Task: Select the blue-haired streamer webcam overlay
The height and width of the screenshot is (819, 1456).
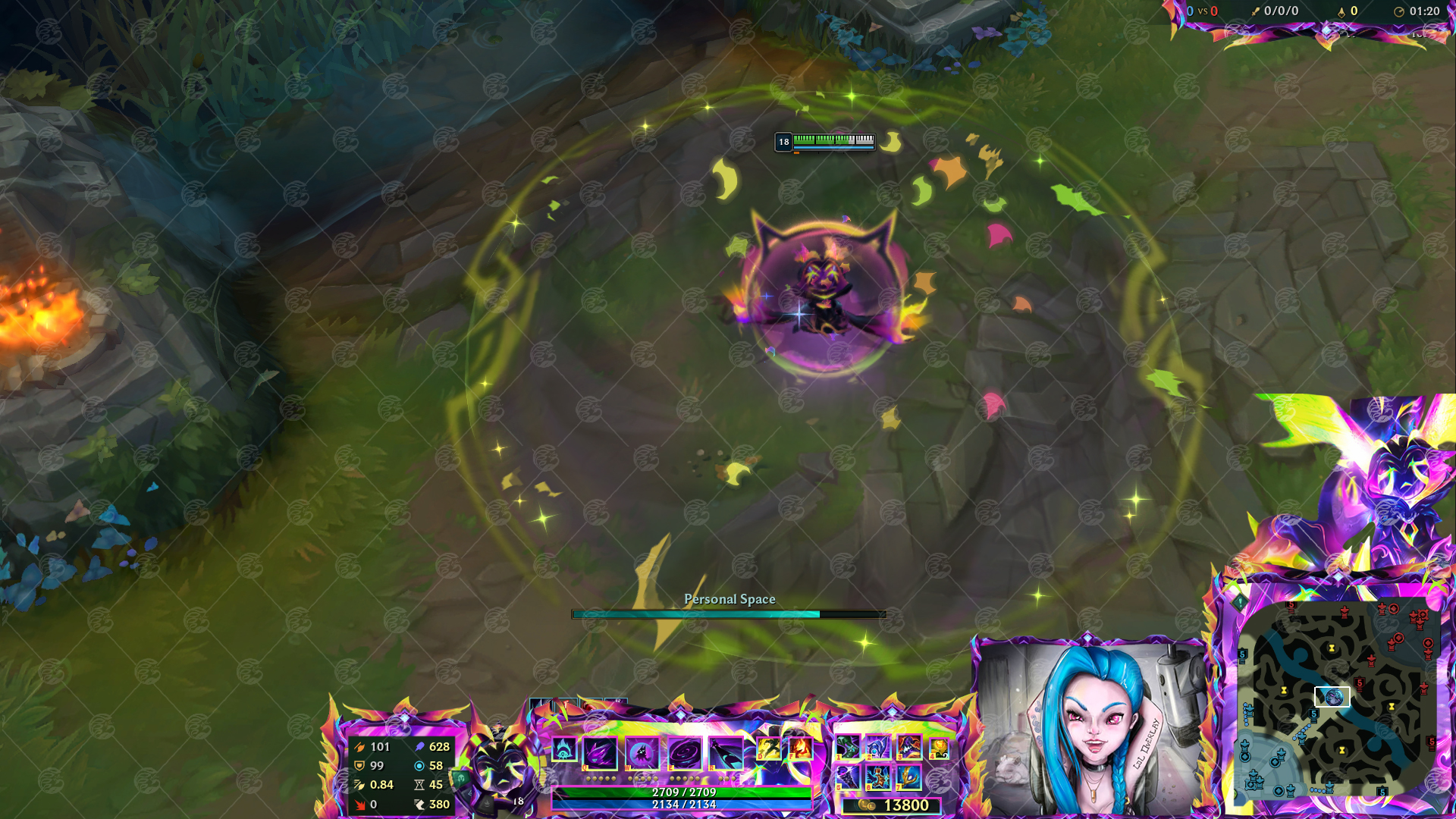Action: coord(1092,726)
